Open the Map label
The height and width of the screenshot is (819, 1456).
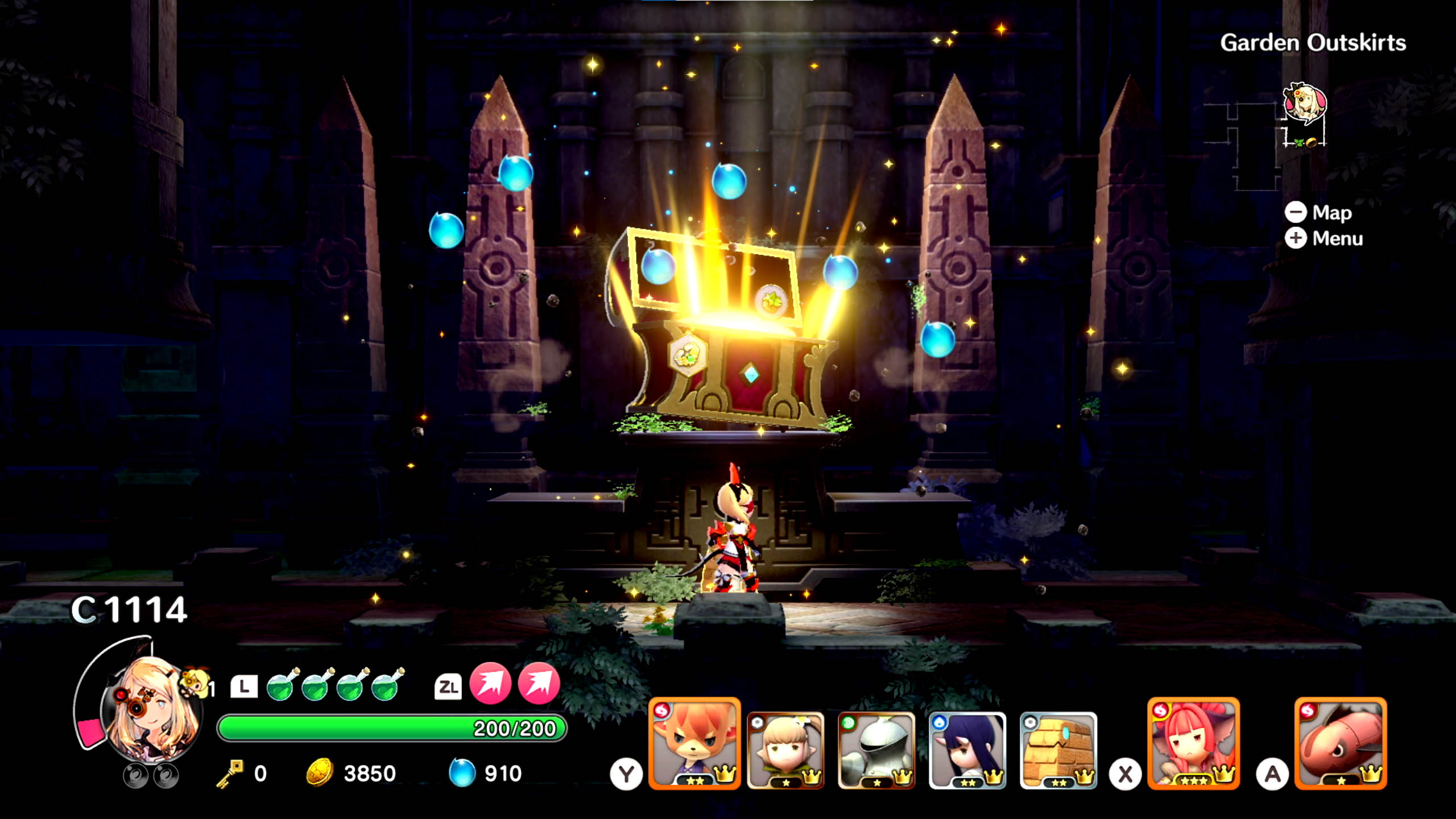tap(1331, 213)
